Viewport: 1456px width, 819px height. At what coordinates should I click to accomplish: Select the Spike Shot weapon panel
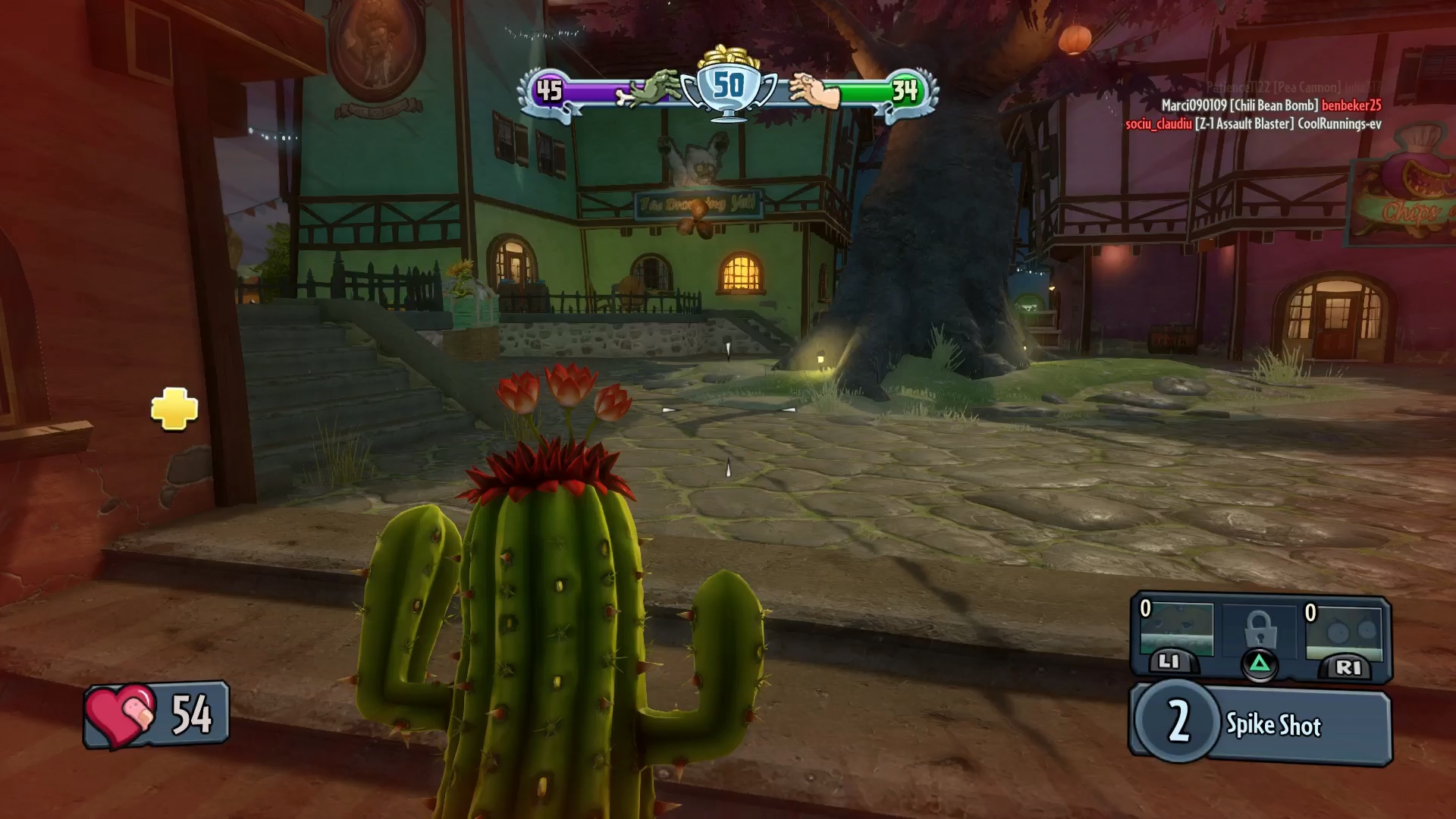(1262, 723)
